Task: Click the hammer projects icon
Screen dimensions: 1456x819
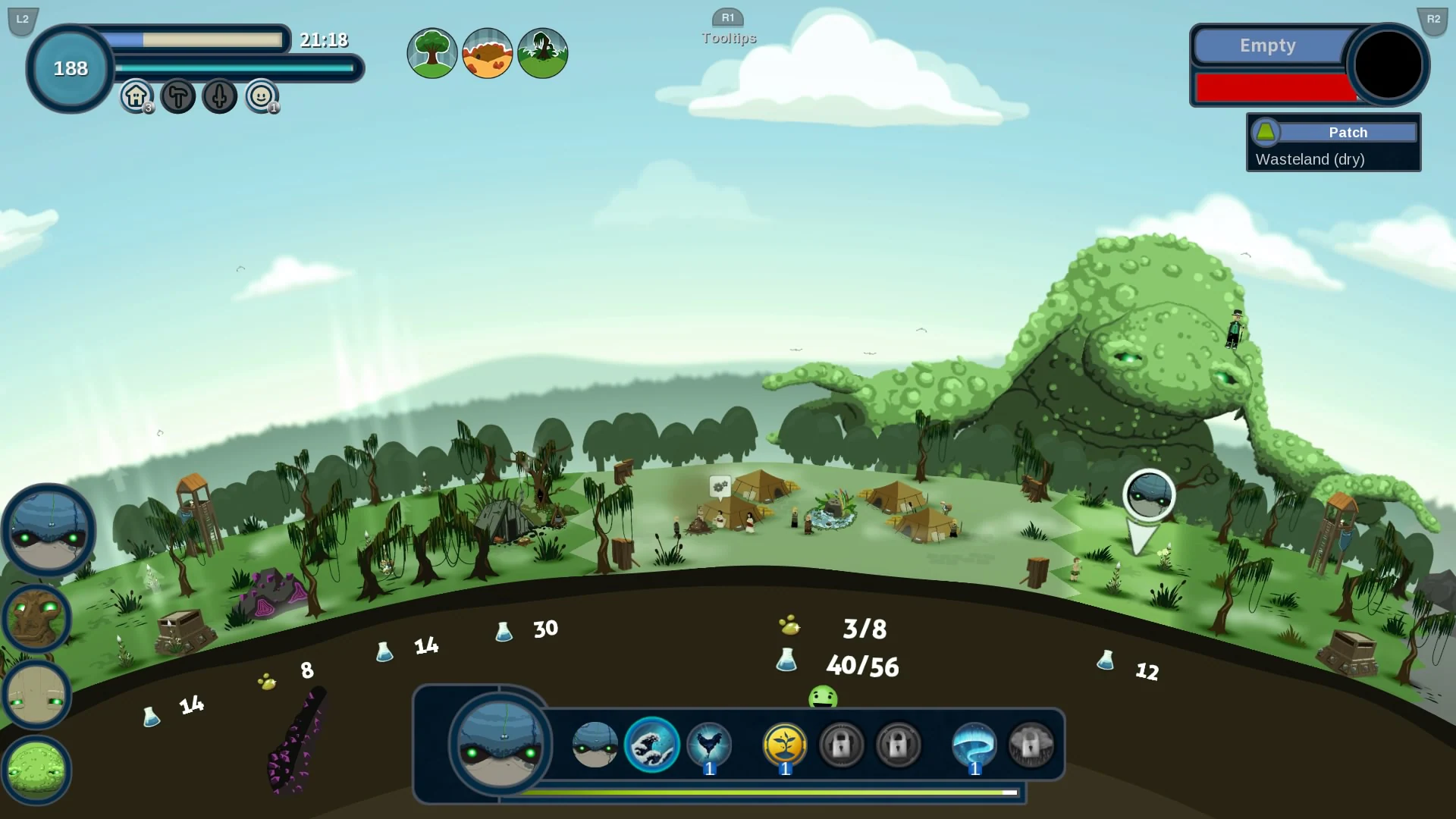Action: click(x=177, y=96)
